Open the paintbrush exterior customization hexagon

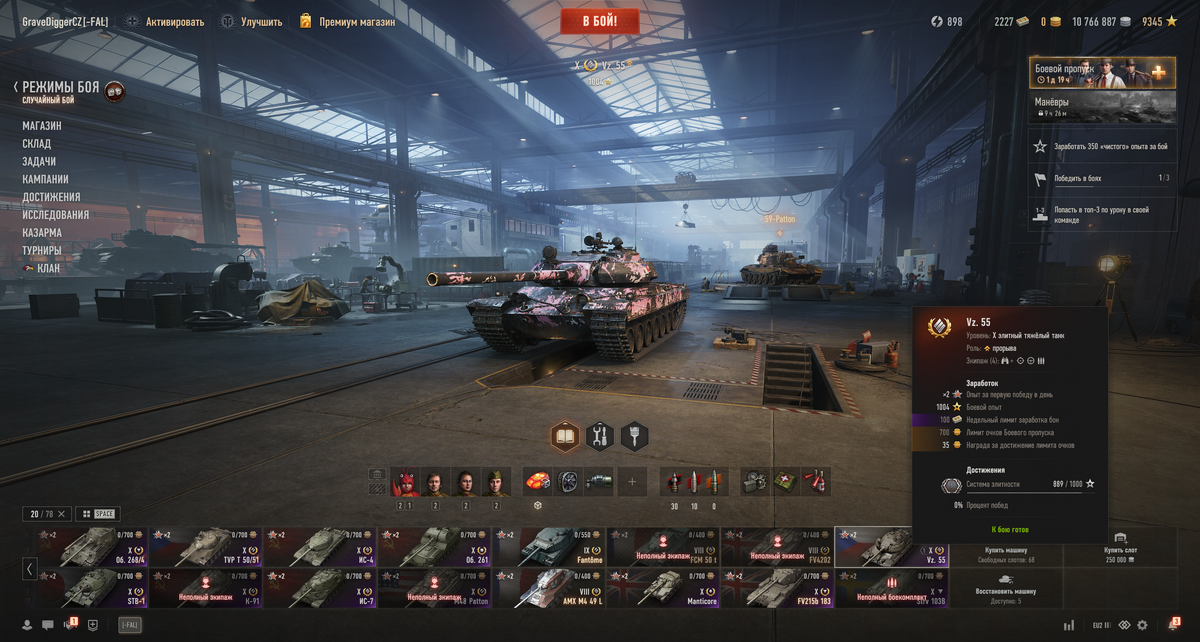point(634,436)
